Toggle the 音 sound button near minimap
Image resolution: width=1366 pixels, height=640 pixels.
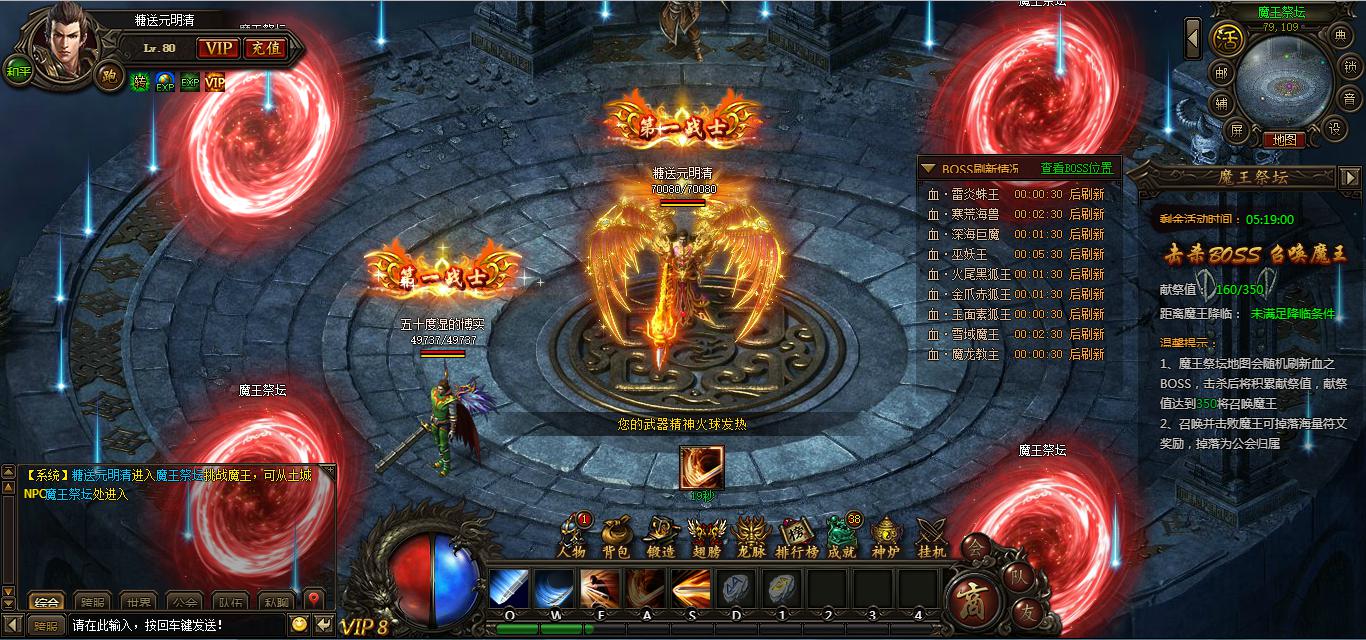(1349, 99)
